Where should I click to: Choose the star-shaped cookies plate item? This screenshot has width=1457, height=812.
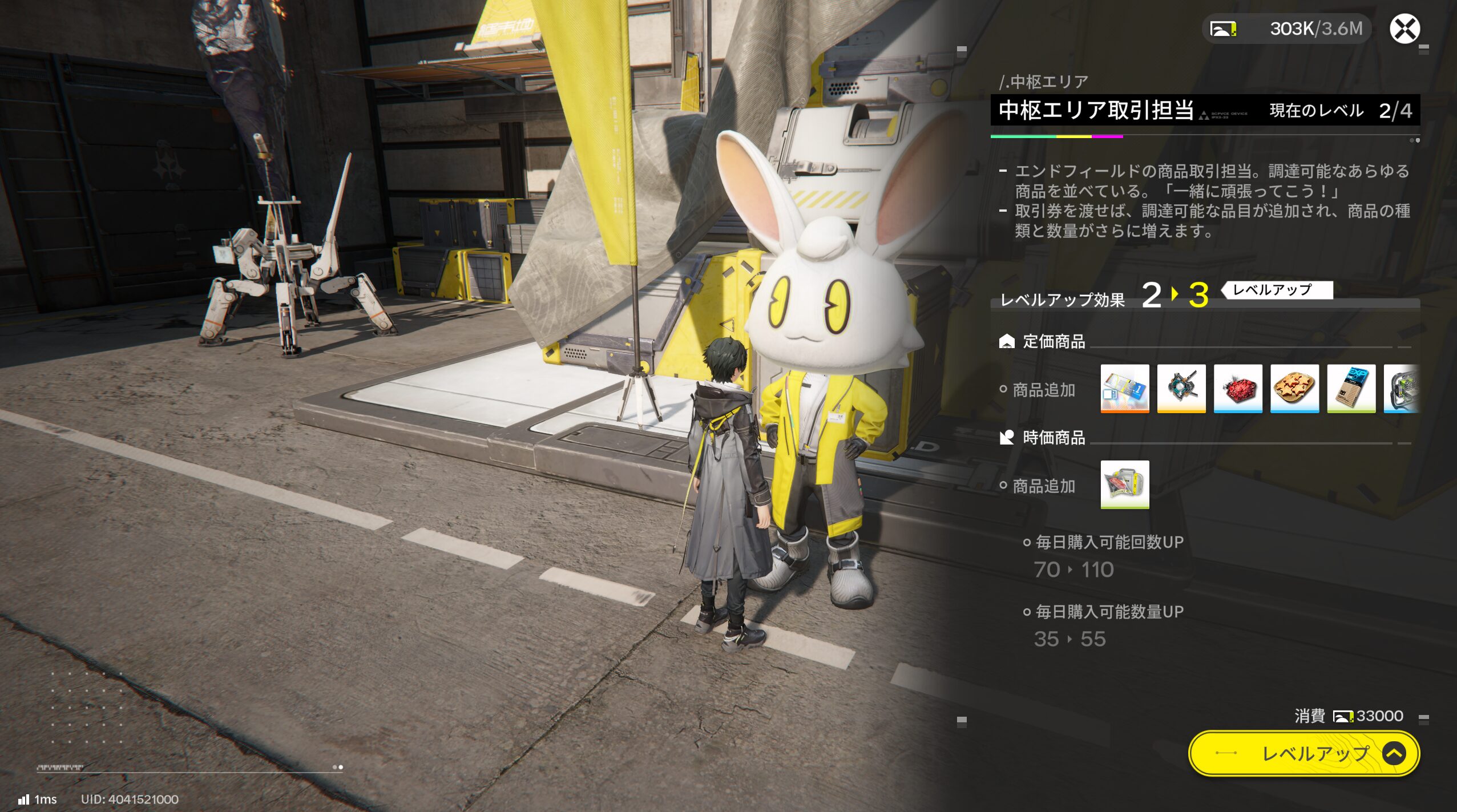1294,388
